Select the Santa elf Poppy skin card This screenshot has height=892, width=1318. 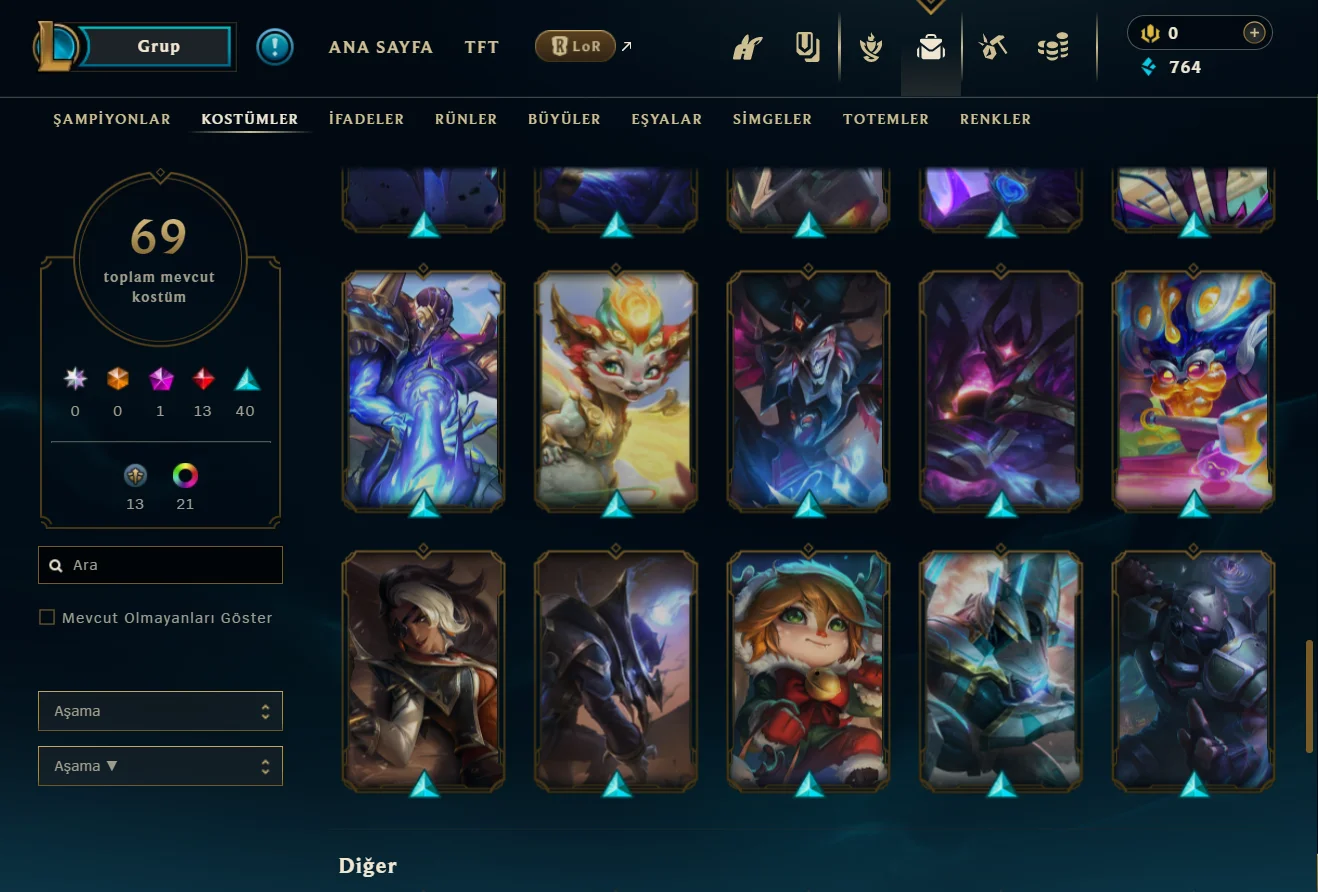[x=809, y=667]
